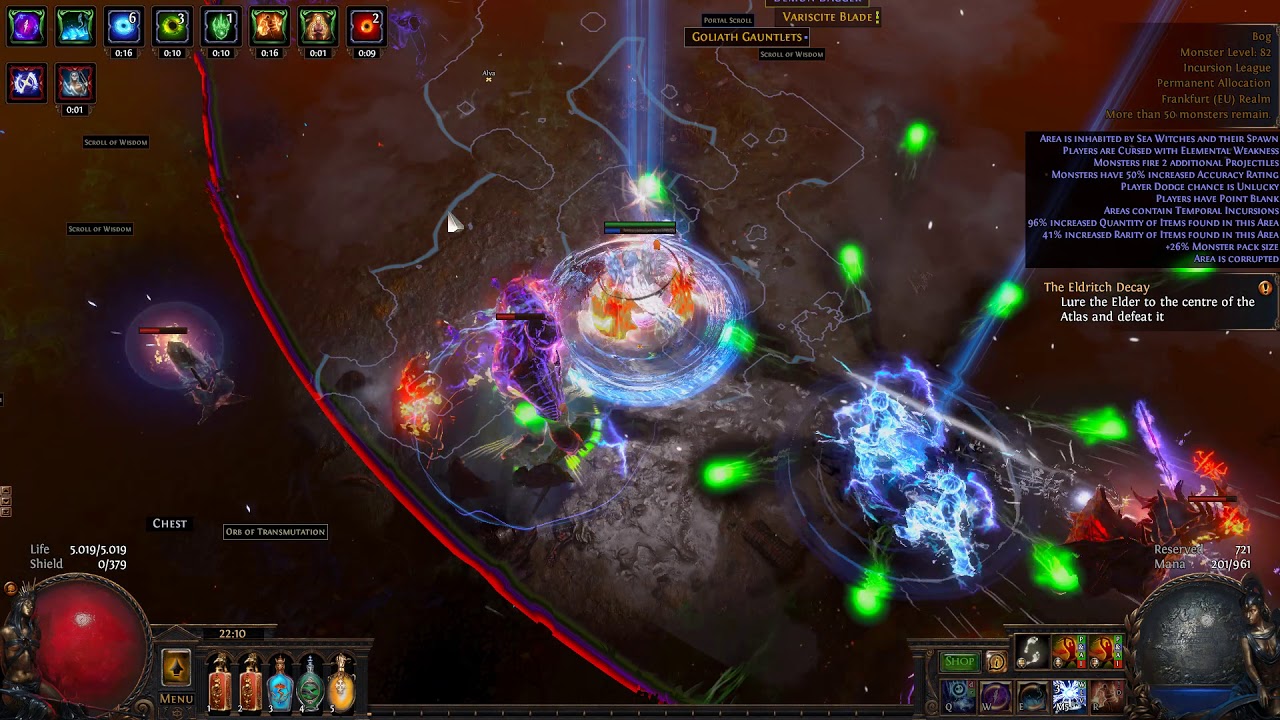Pick up the Orb of Transmutation label

point(275,532)
